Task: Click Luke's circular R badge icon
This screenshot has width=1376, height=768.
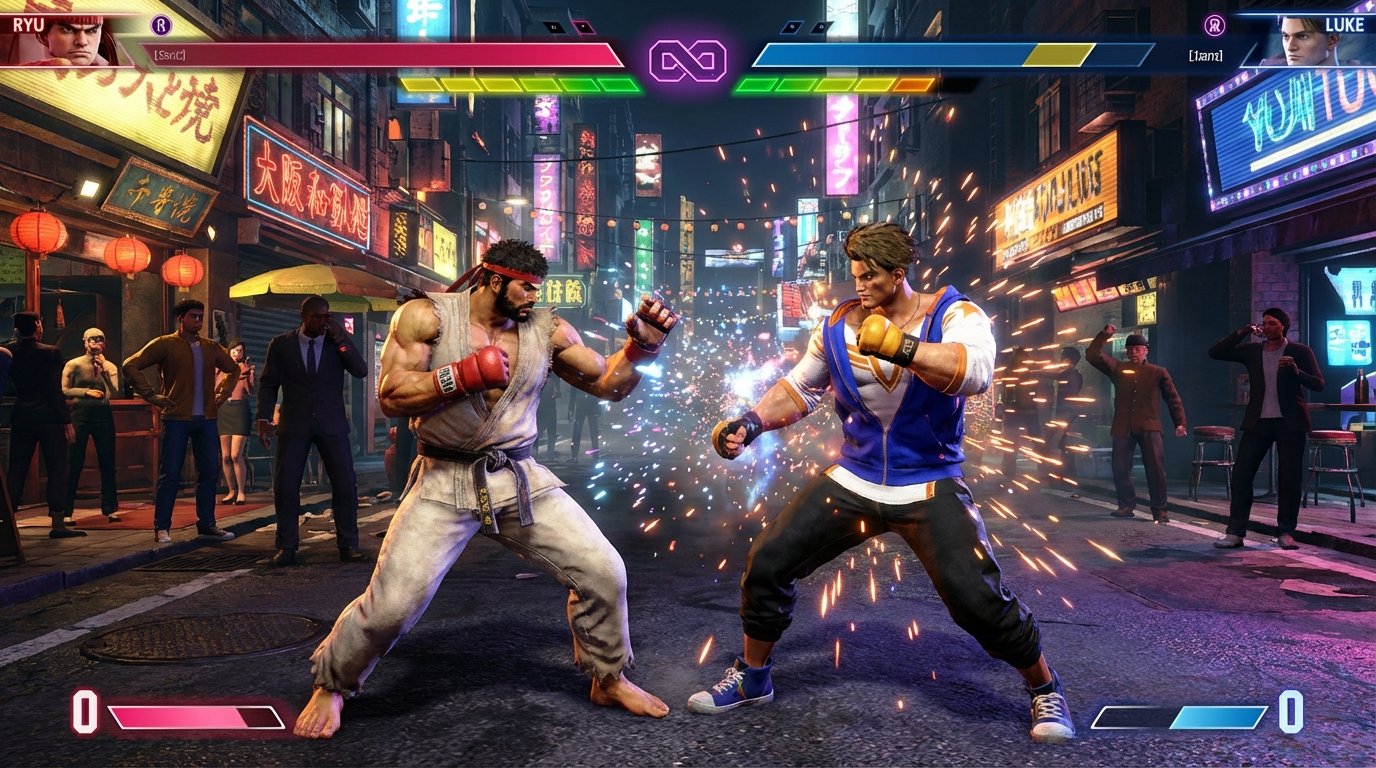Action: (x=1215, y=25)
